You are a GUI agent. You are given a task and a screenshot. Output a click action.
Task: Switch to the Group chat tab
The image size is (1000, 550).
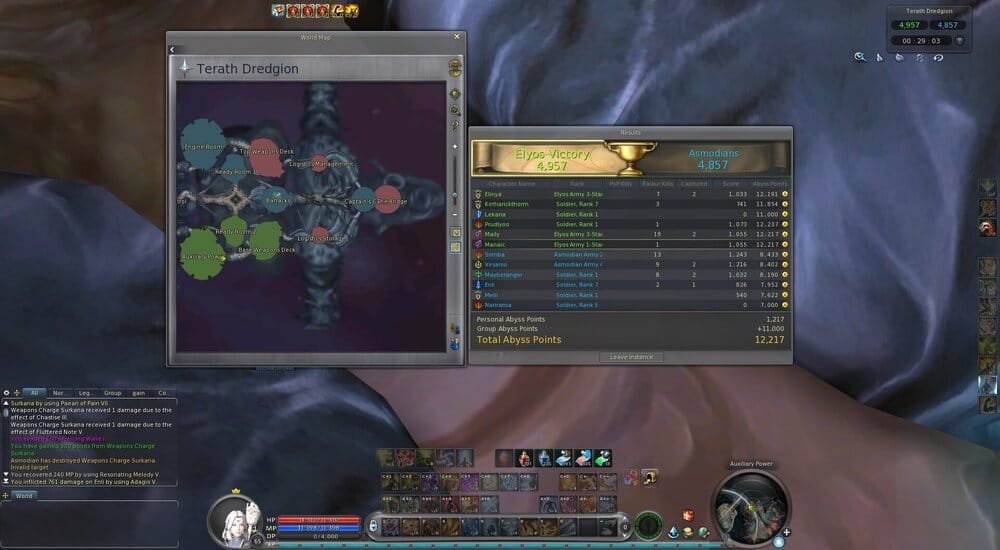(x=112, y=393)
